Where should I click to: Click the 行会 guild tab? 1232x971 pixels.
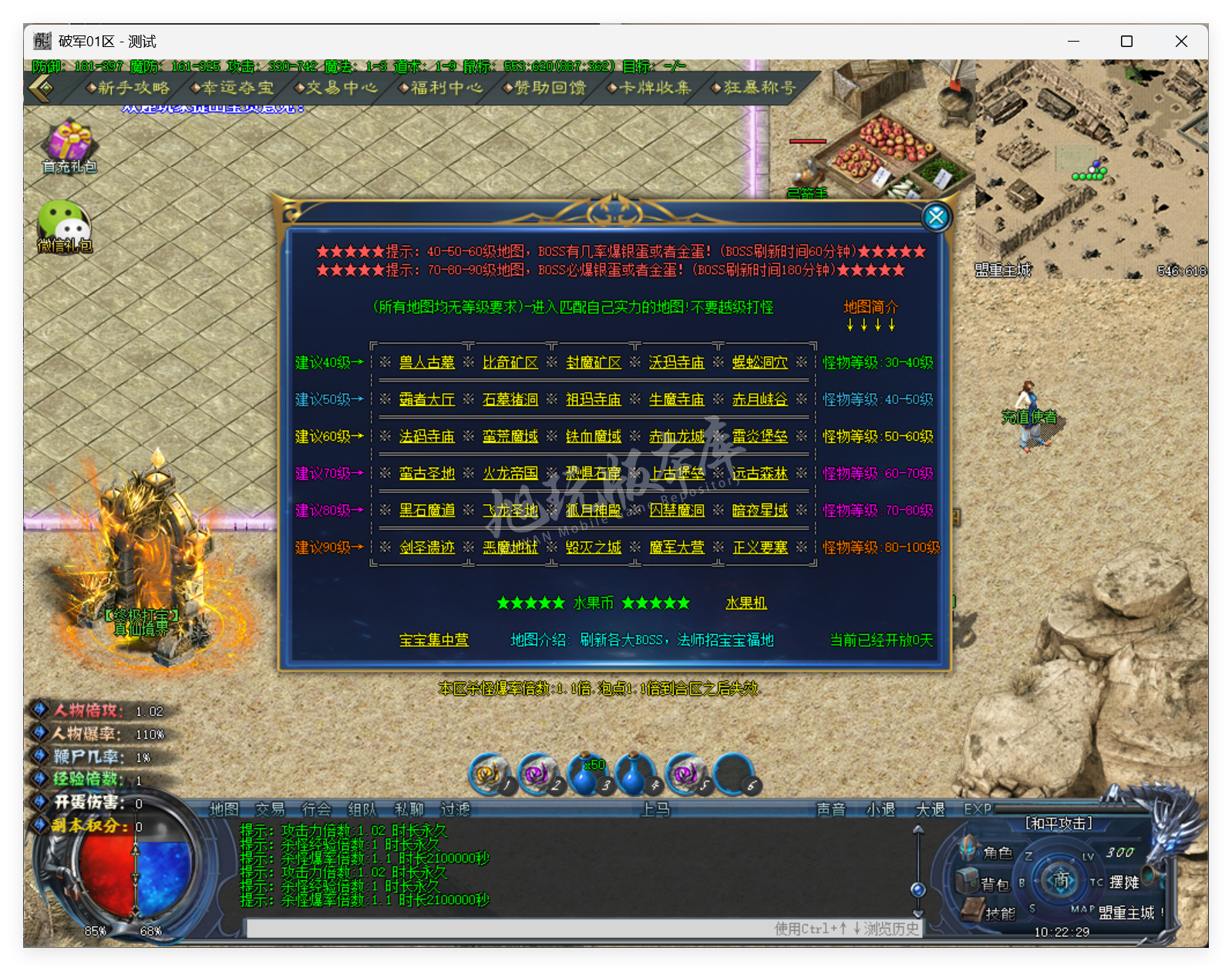(x=316, y=809)
